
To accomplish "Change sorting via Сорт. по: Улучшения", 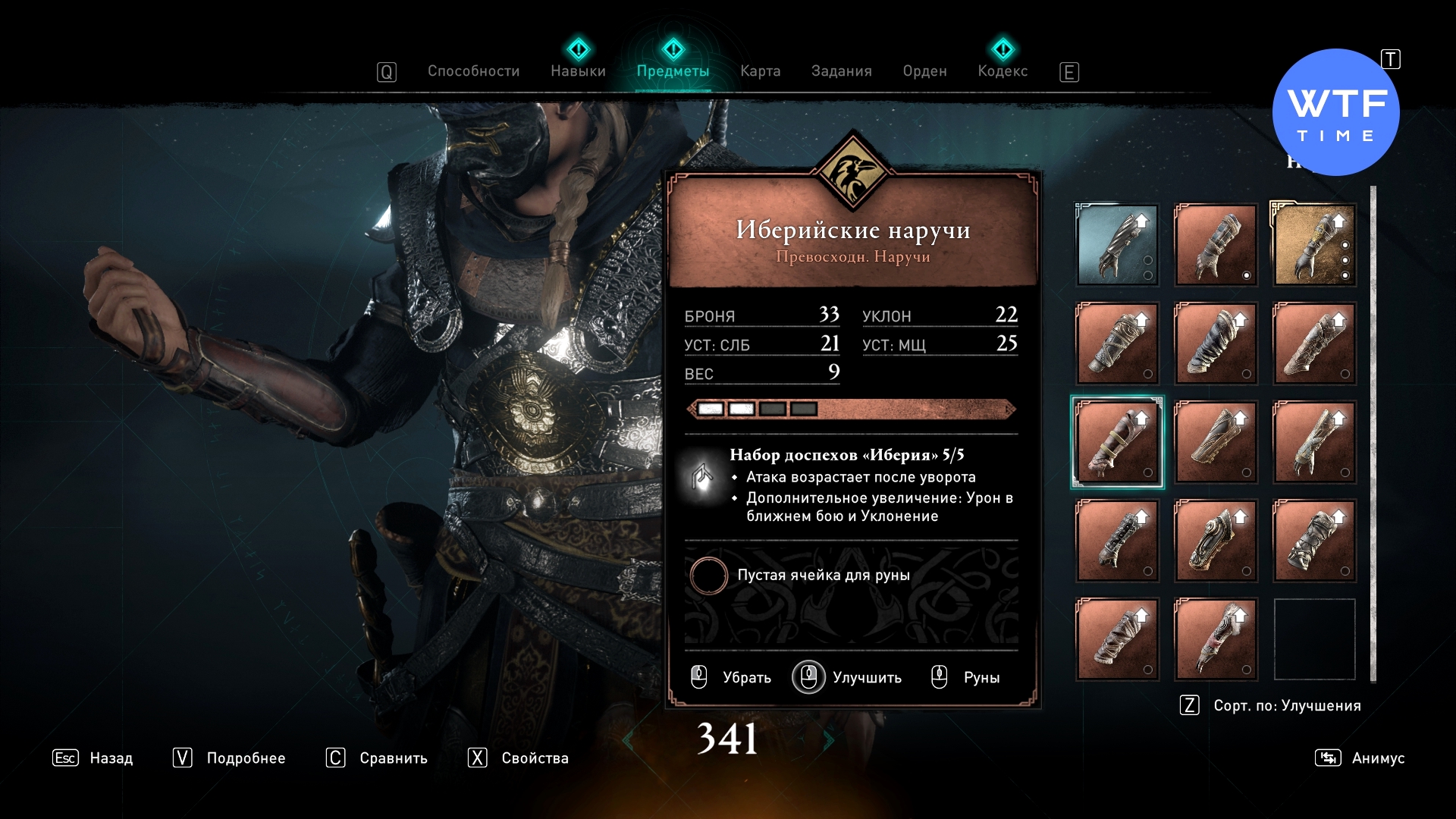I will (1272, 706).
